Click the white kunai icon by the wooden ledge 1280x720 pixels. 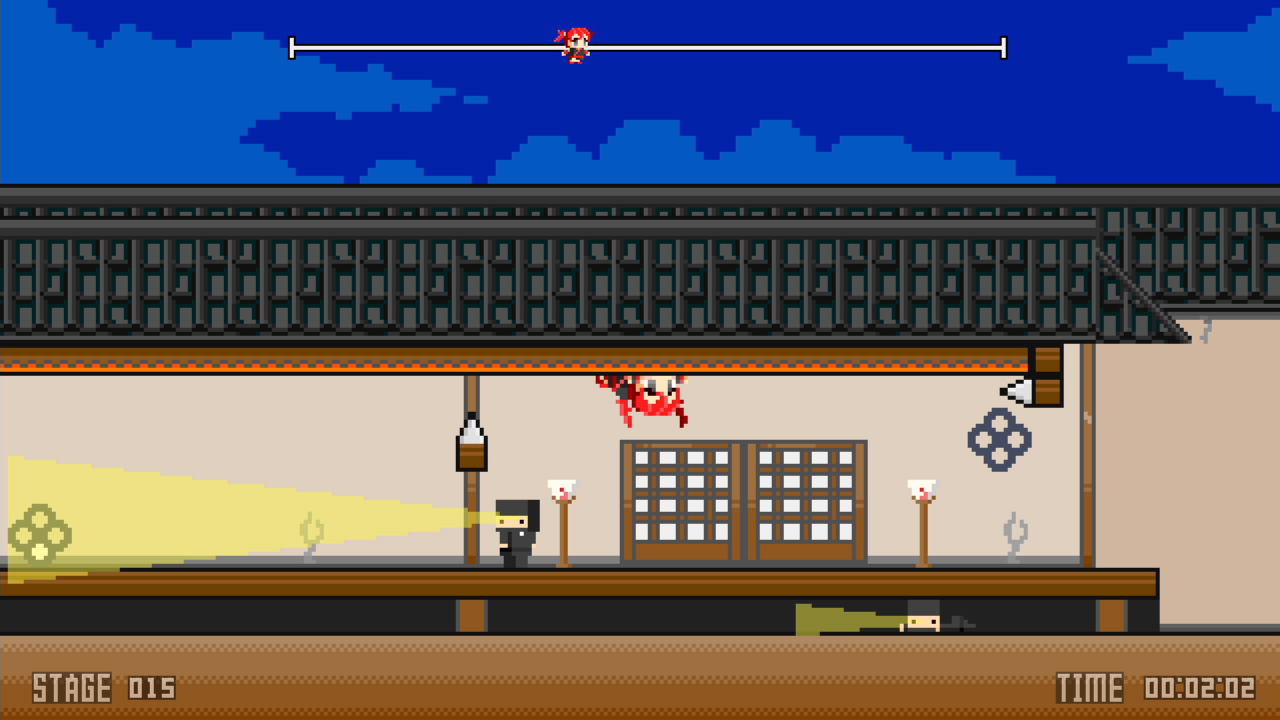1014,390
